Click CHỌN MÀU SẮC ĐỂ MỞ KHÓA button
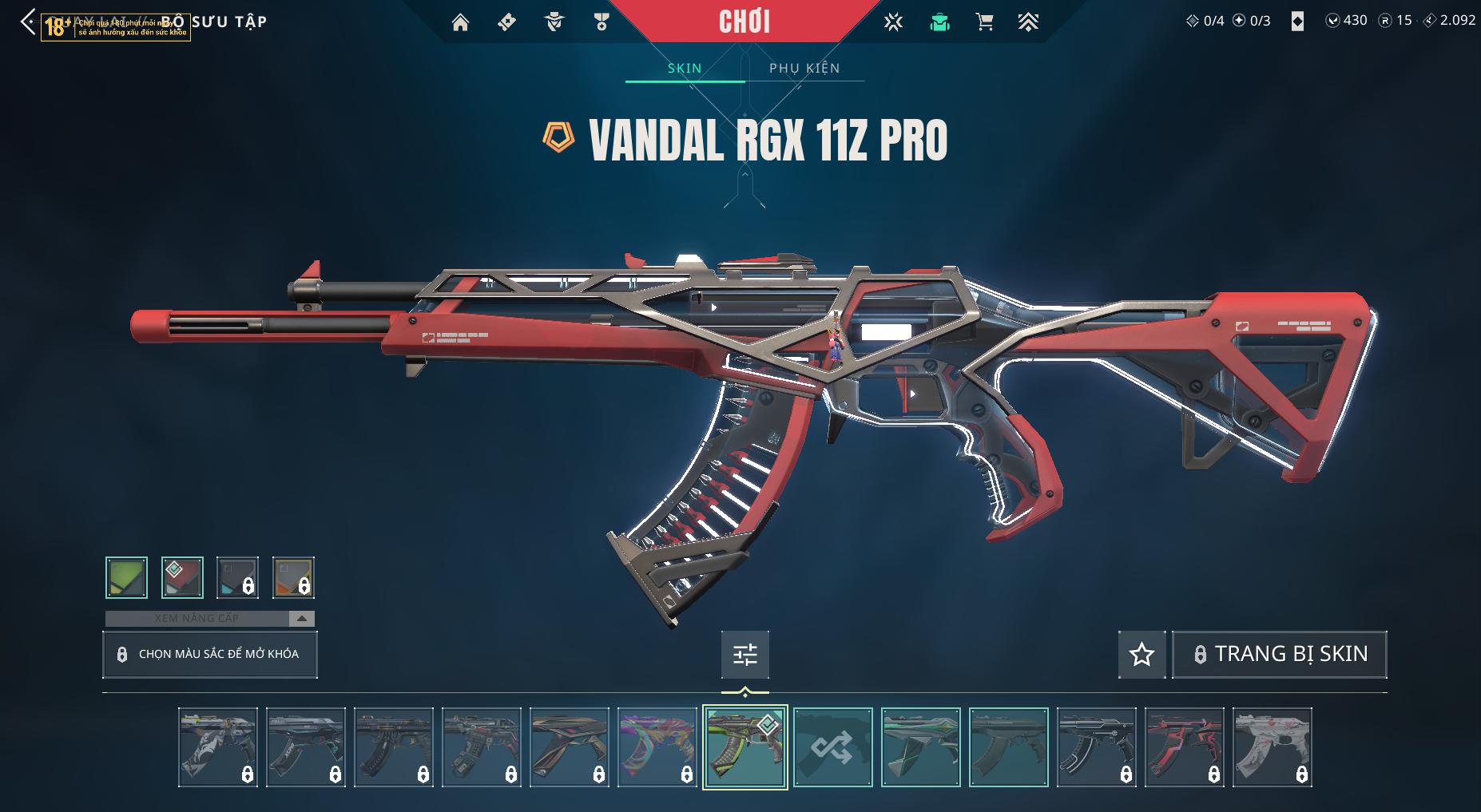The height and width of the screenshot is (812, 1481). click(210, 655)
